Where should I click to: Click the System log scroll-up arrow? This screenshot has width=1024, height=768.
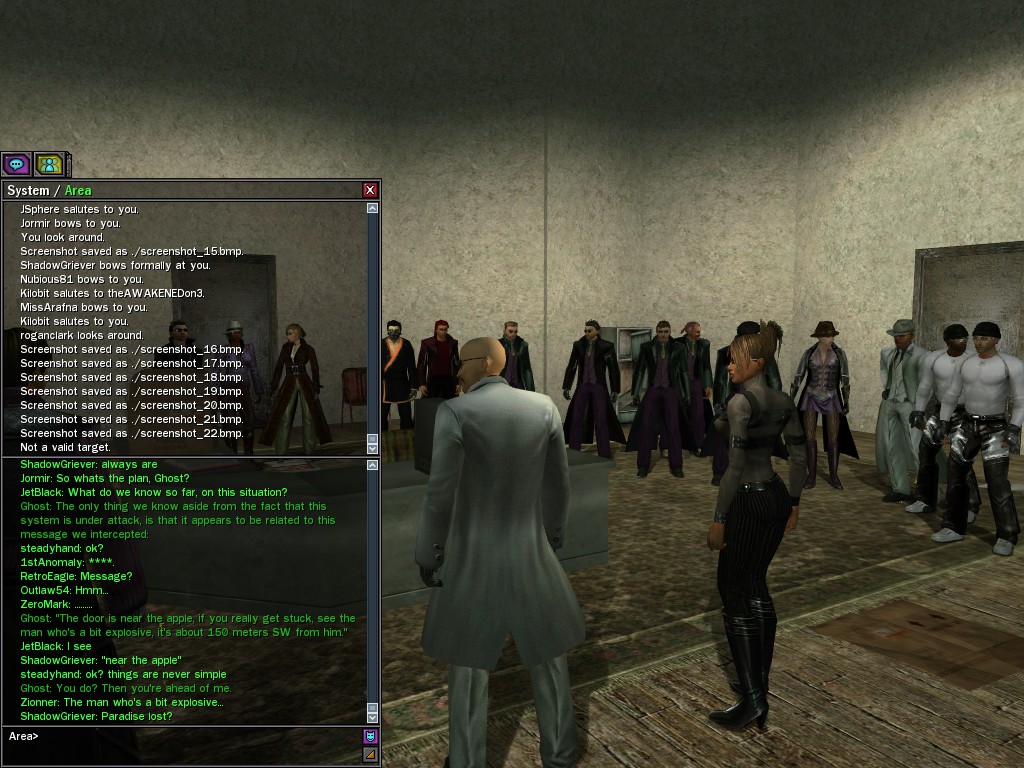coord(373,208)
